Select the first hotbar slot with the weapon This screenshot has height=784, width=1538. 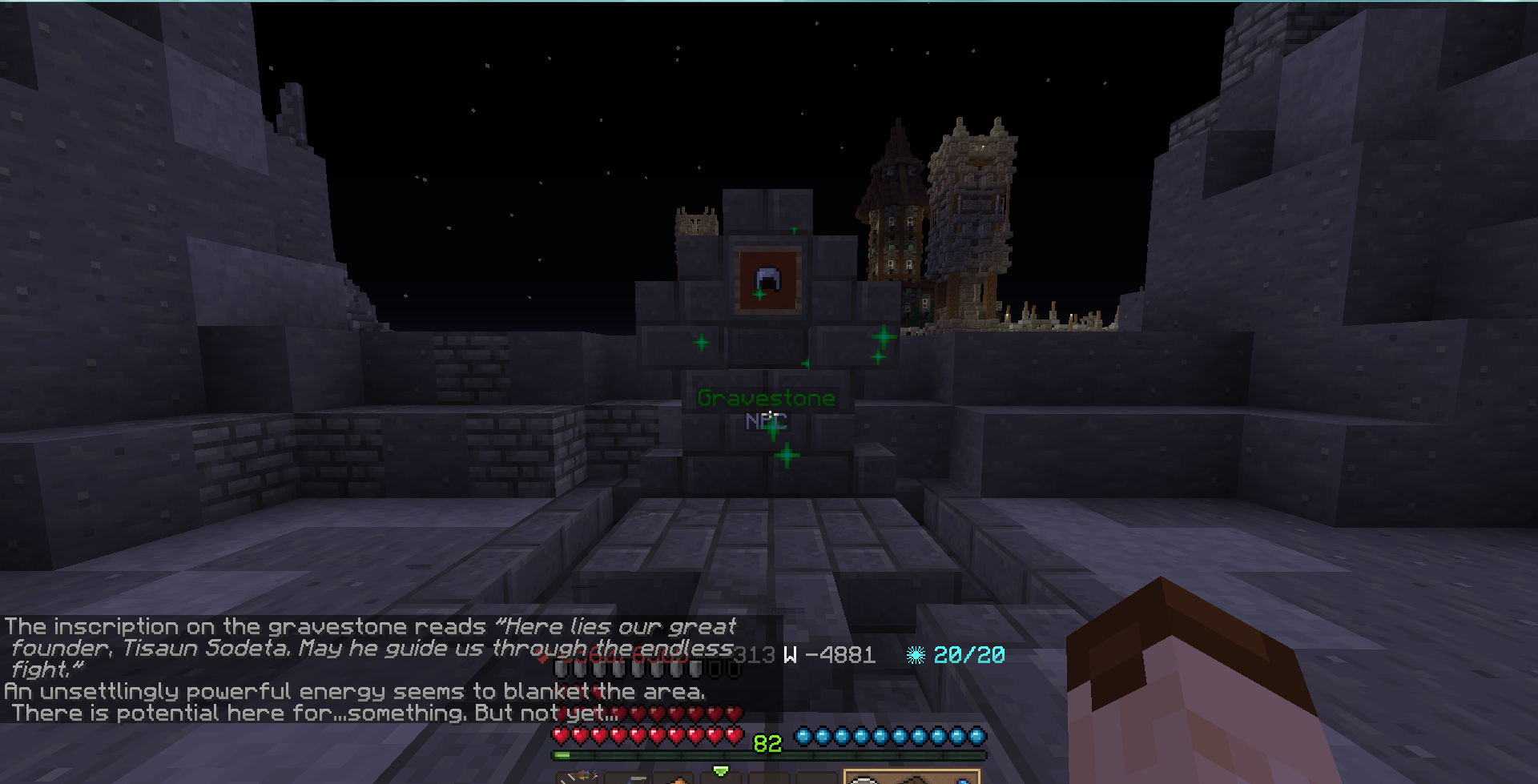point(578,778)
